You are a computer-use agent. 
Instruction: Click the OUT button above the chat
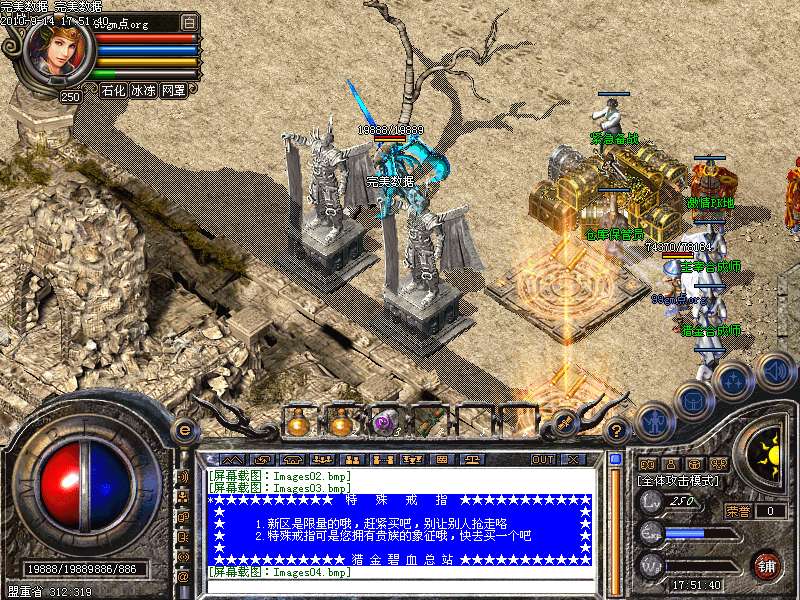click(542, 459)
